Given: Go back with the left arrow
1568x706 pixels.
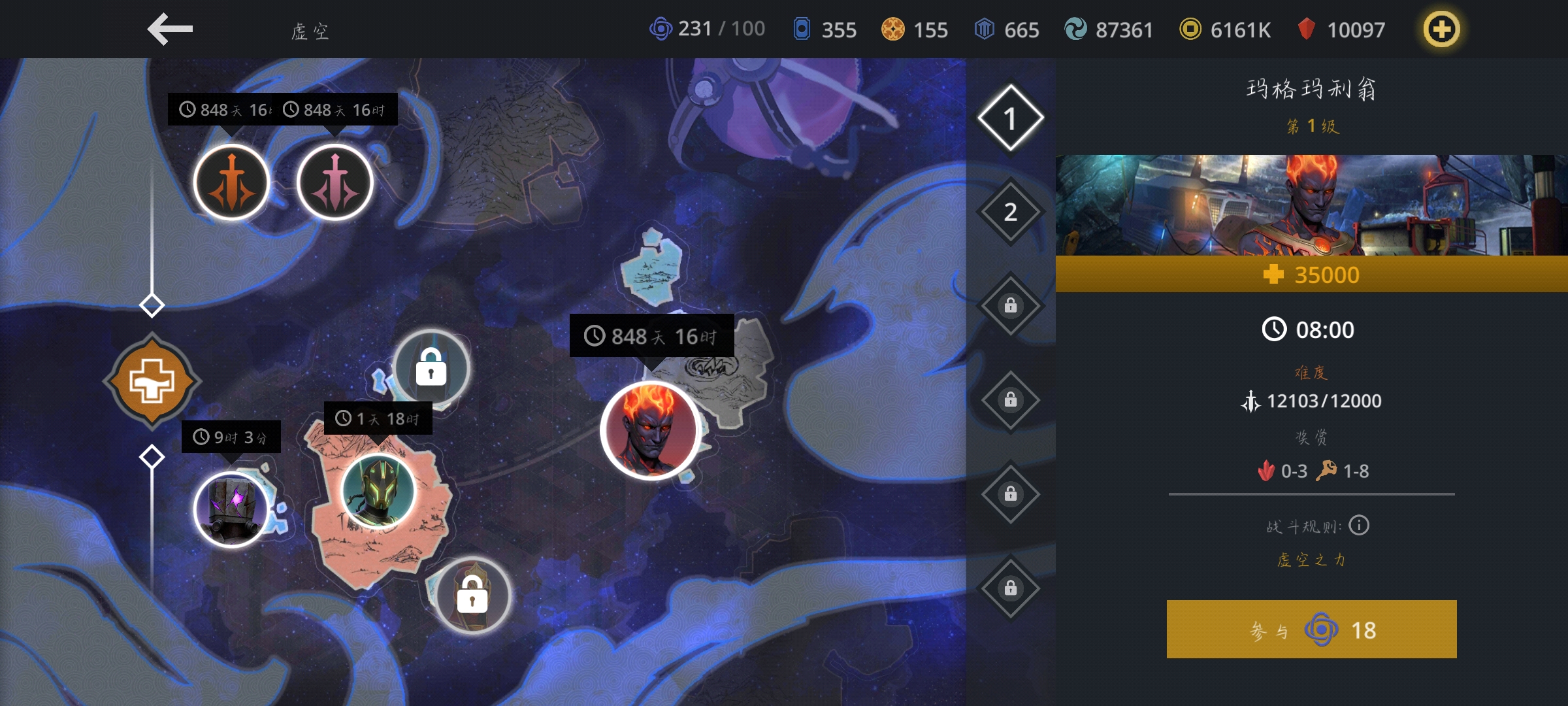Looking at the screenshot, I should point(170,29).
